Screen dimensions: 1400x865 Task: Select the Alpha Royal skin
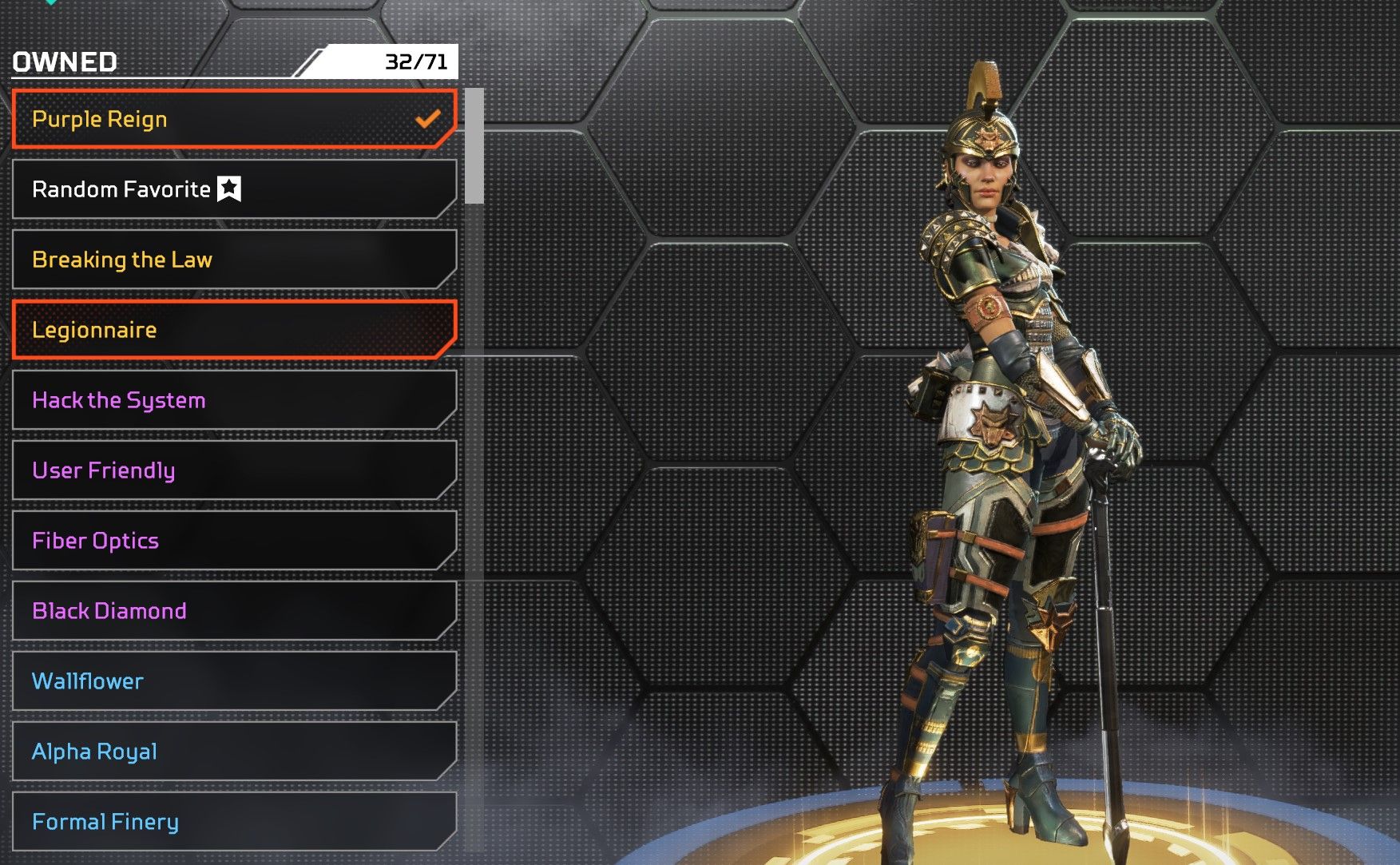pyautogui.click(x=233, y=752)
